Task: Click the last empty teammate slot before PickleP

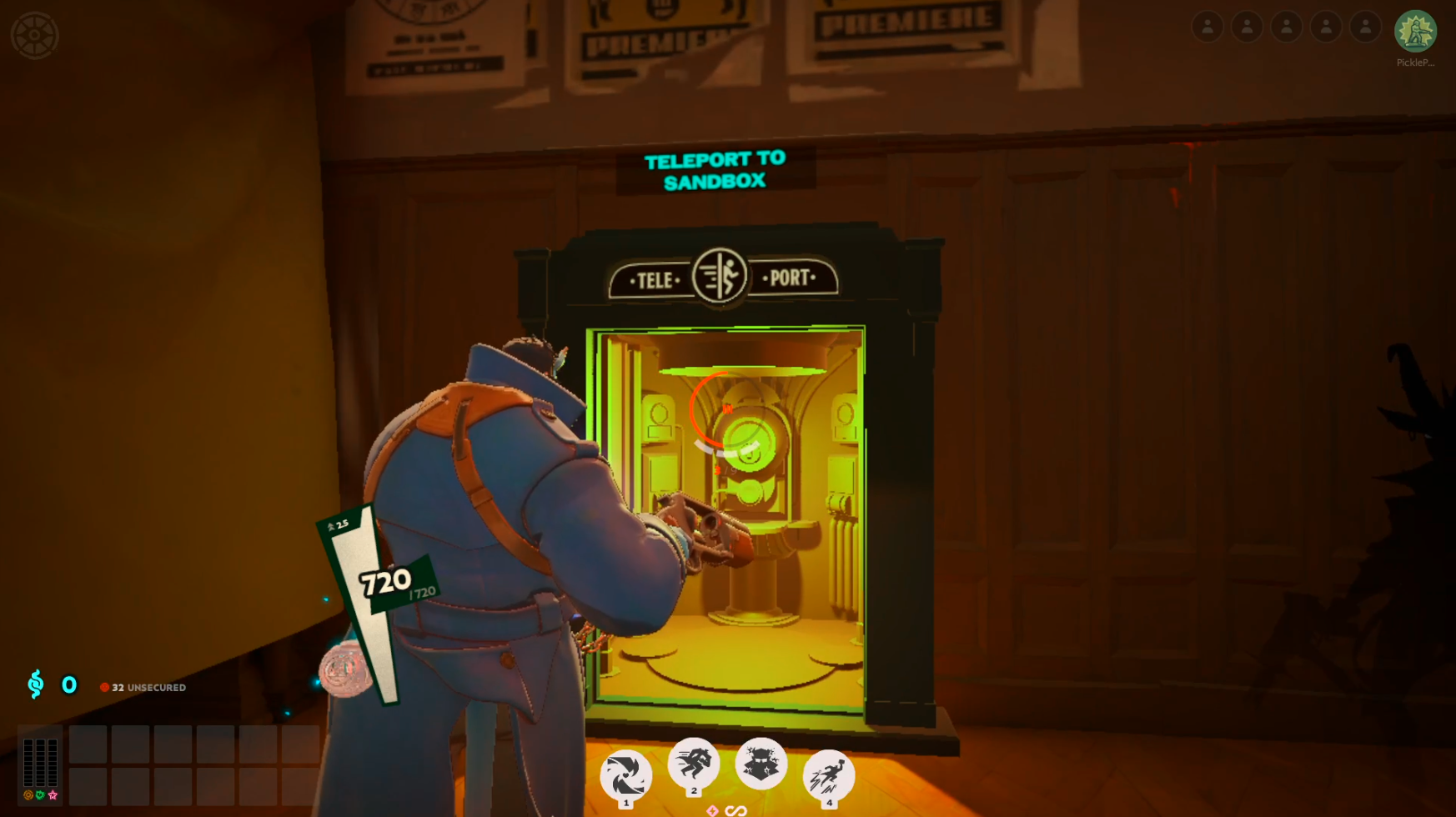Action: 1365,27
